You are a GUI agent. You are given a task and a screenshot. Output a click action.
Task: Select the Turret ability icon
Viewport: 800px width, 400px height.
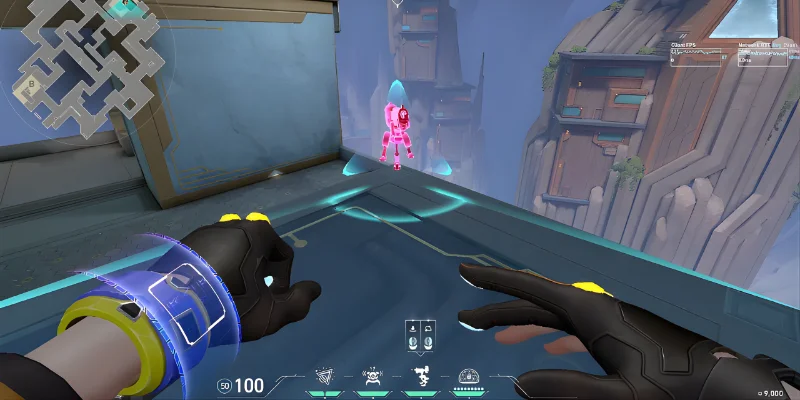(420, 377)
